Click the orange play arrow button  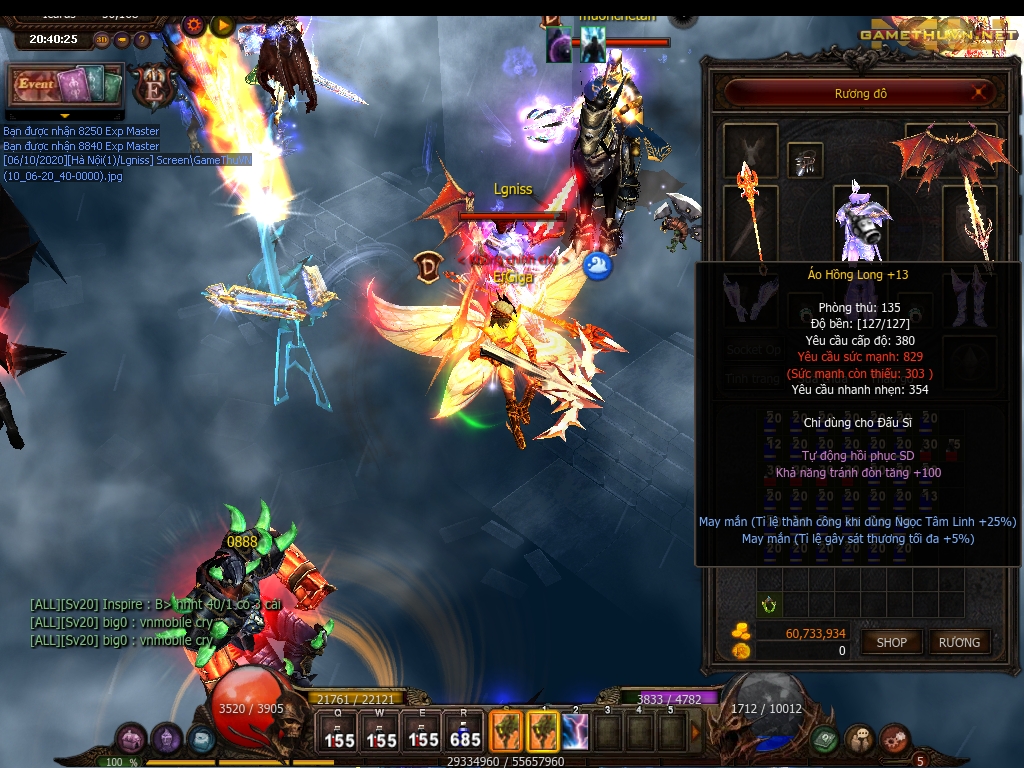222,25
